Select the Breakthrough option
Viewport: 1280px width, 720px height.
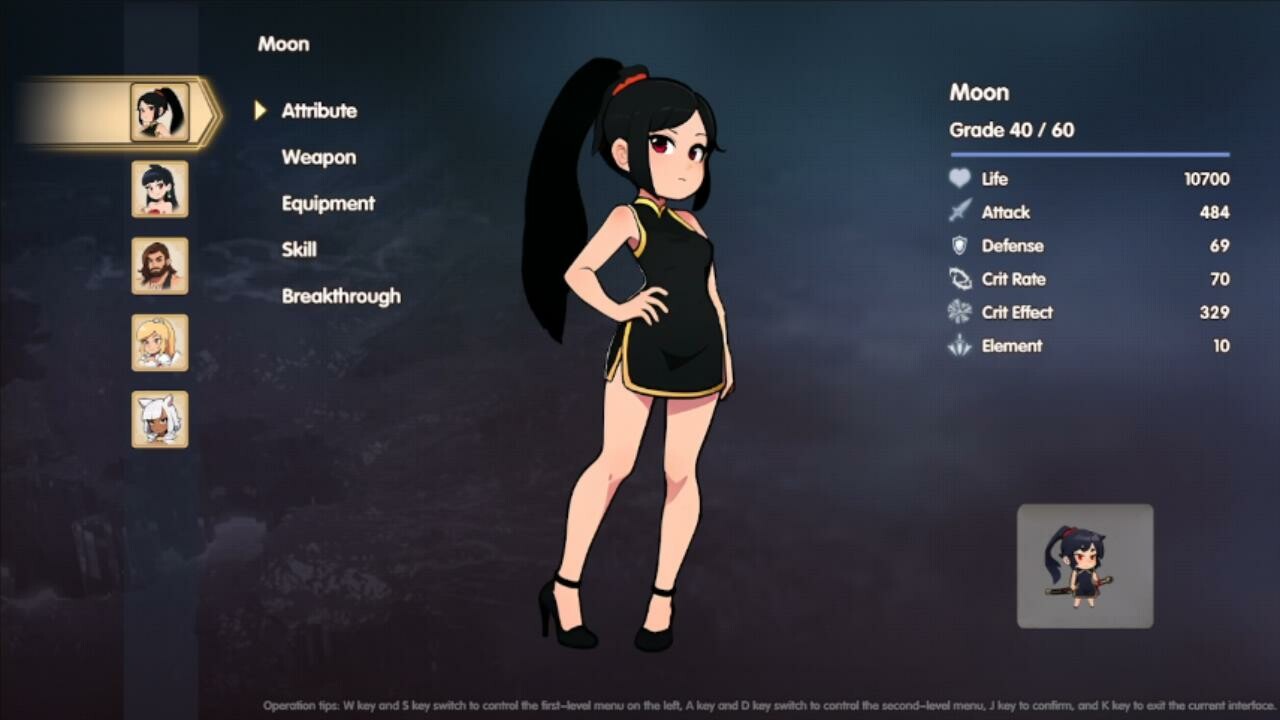342,296
